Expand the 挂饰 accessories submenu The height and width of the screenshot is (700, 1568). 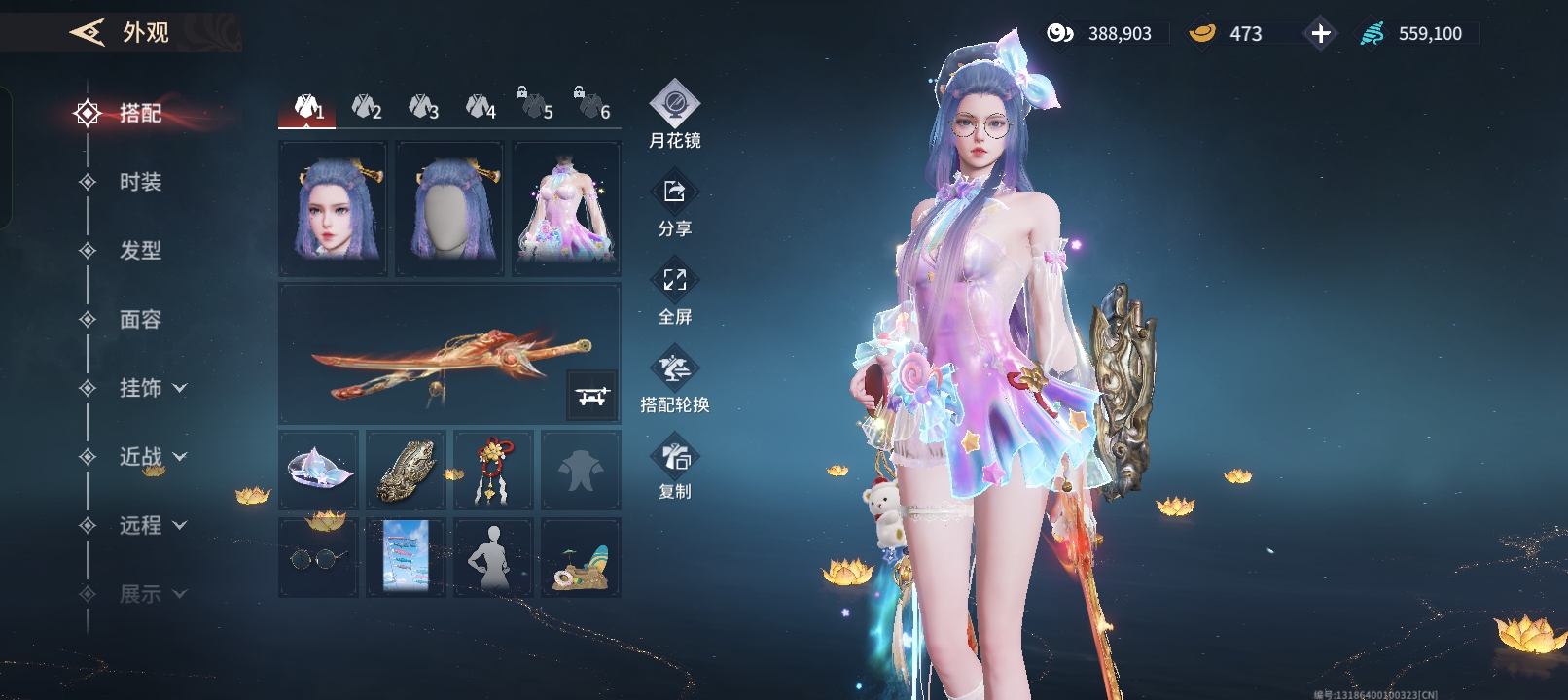coord(152,388)
